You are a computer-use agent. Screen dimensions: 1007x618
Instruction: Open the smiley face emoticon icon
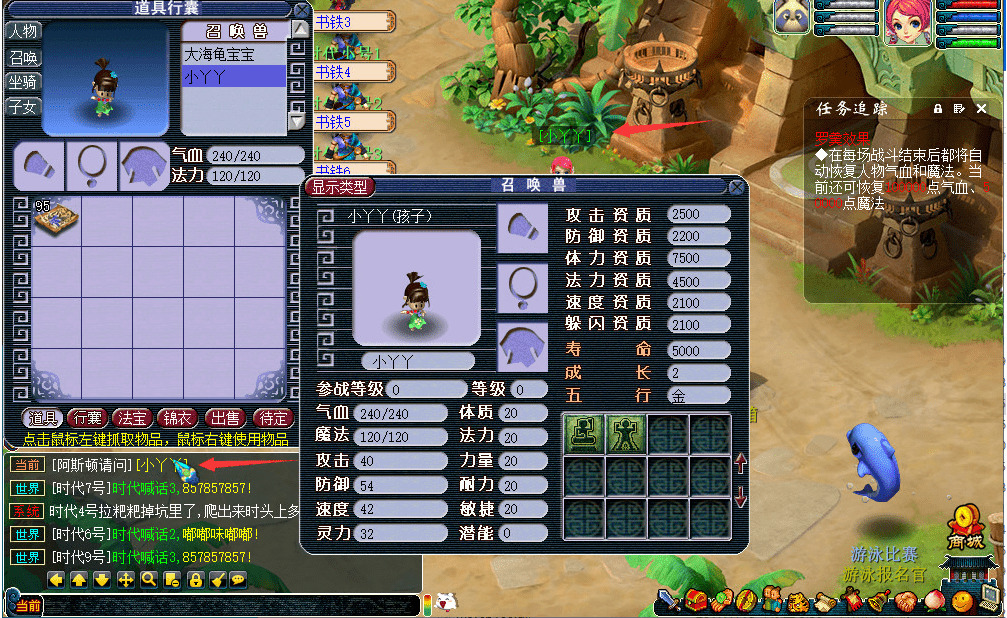961,602
